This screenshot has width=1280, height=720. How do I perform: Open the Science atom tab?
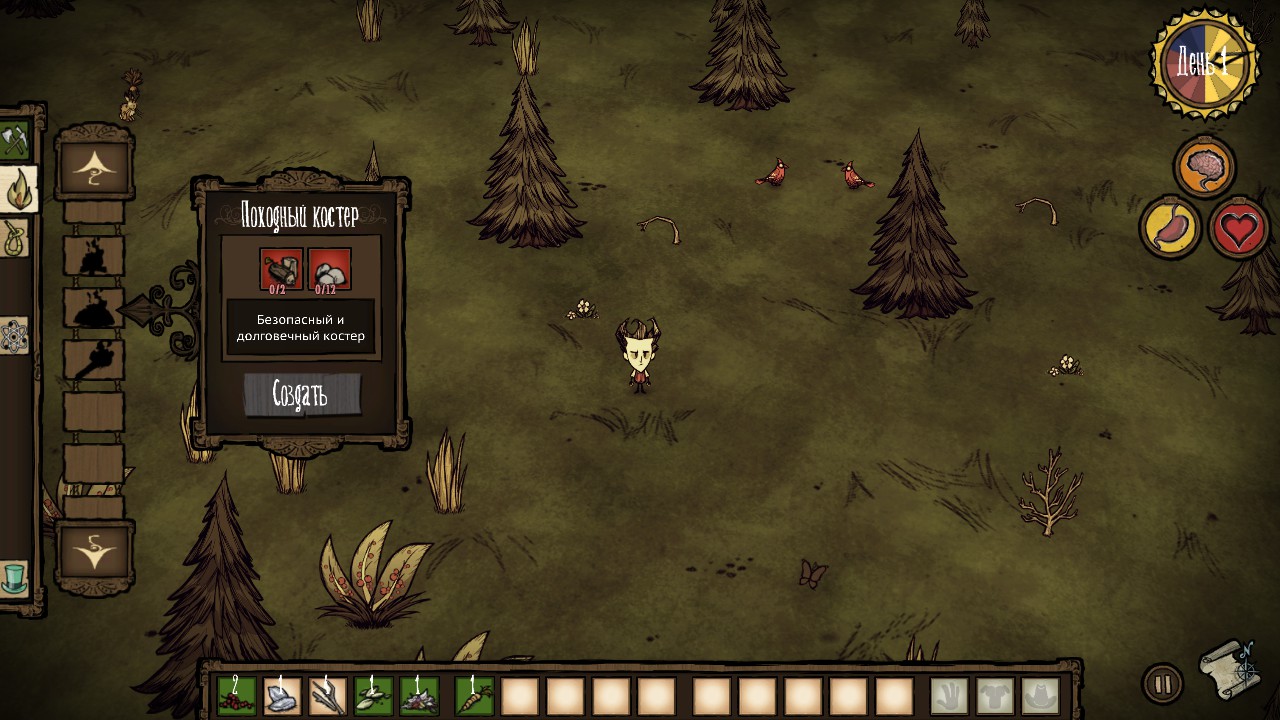[x=13, y=335]
